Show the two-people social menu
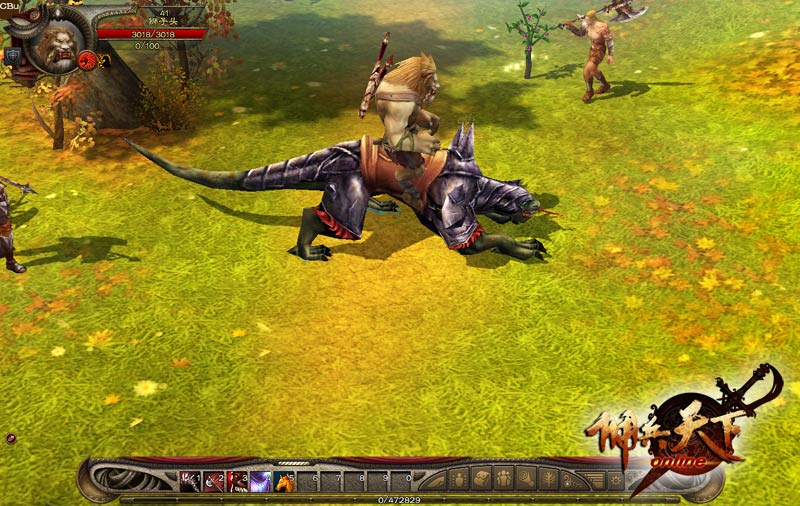The height and width of the screenshot is (506, 800). pos(503,479)
